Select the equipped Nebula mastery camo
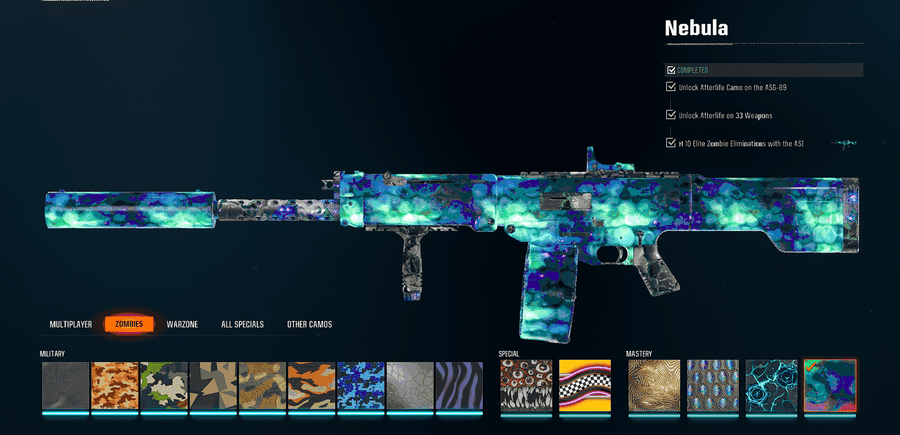Image resolution: width=900 pixels, height=435 pixels. 829,386
